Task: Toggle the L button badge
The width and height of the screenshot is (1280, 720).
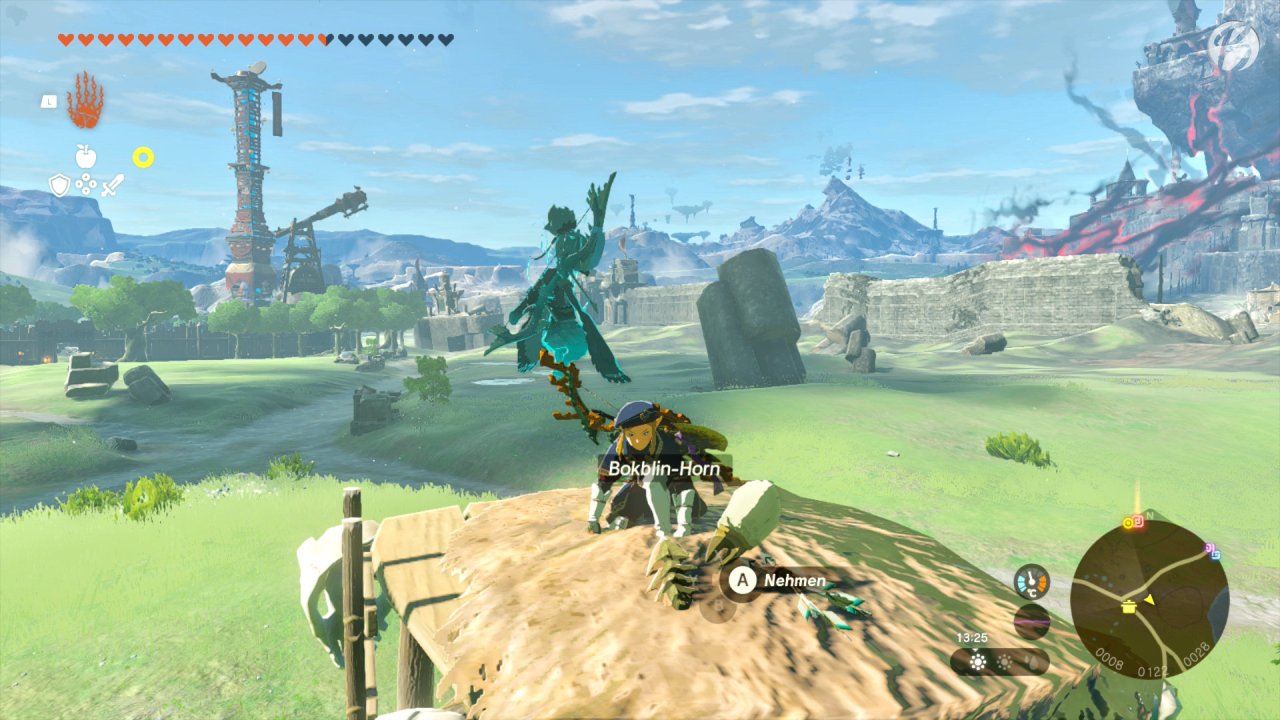Action: pyautogui.click(x=49, y=101)
